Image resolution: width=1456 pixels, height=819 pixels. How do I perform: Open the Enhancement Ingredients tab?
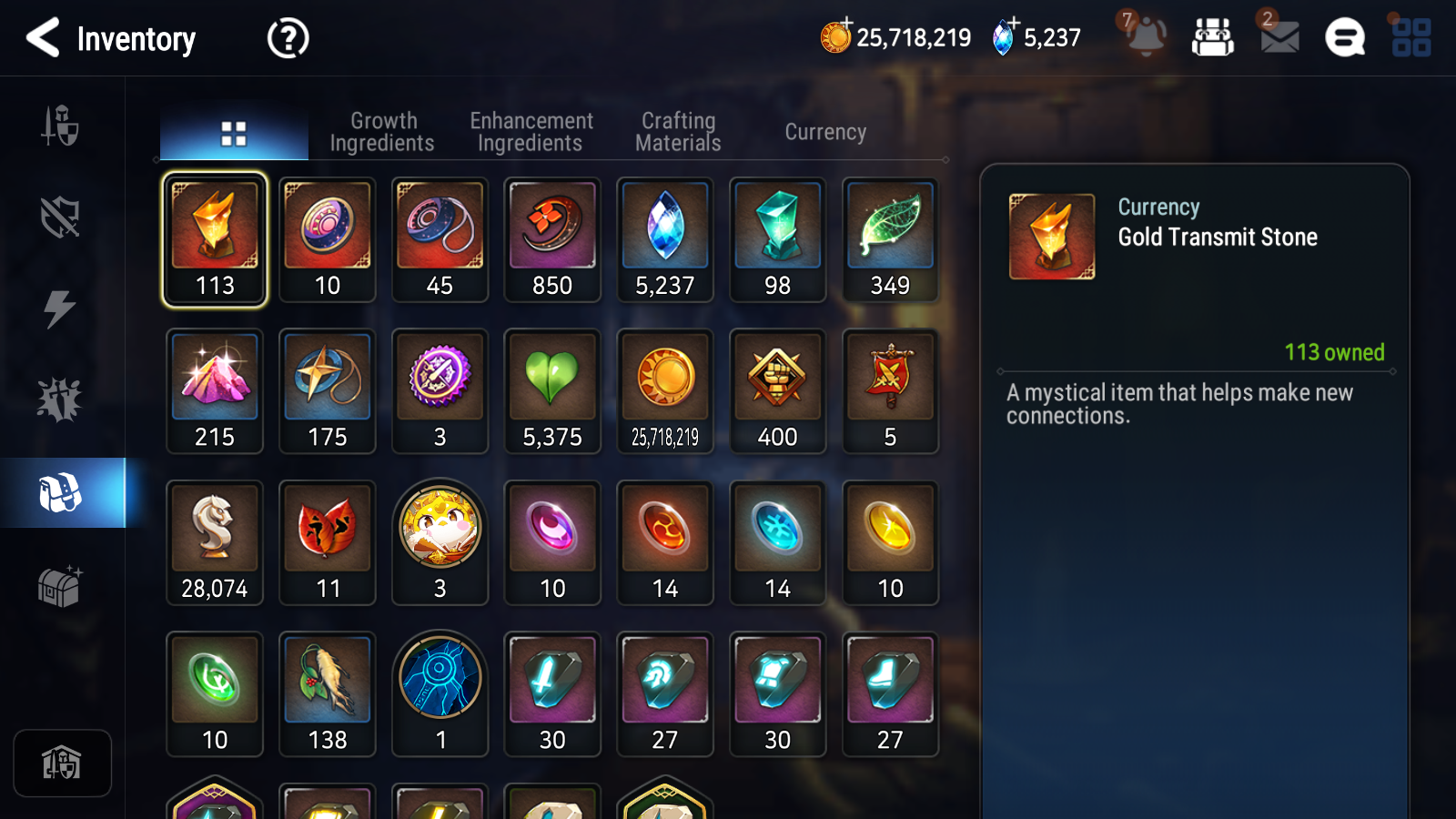point(531,132)
